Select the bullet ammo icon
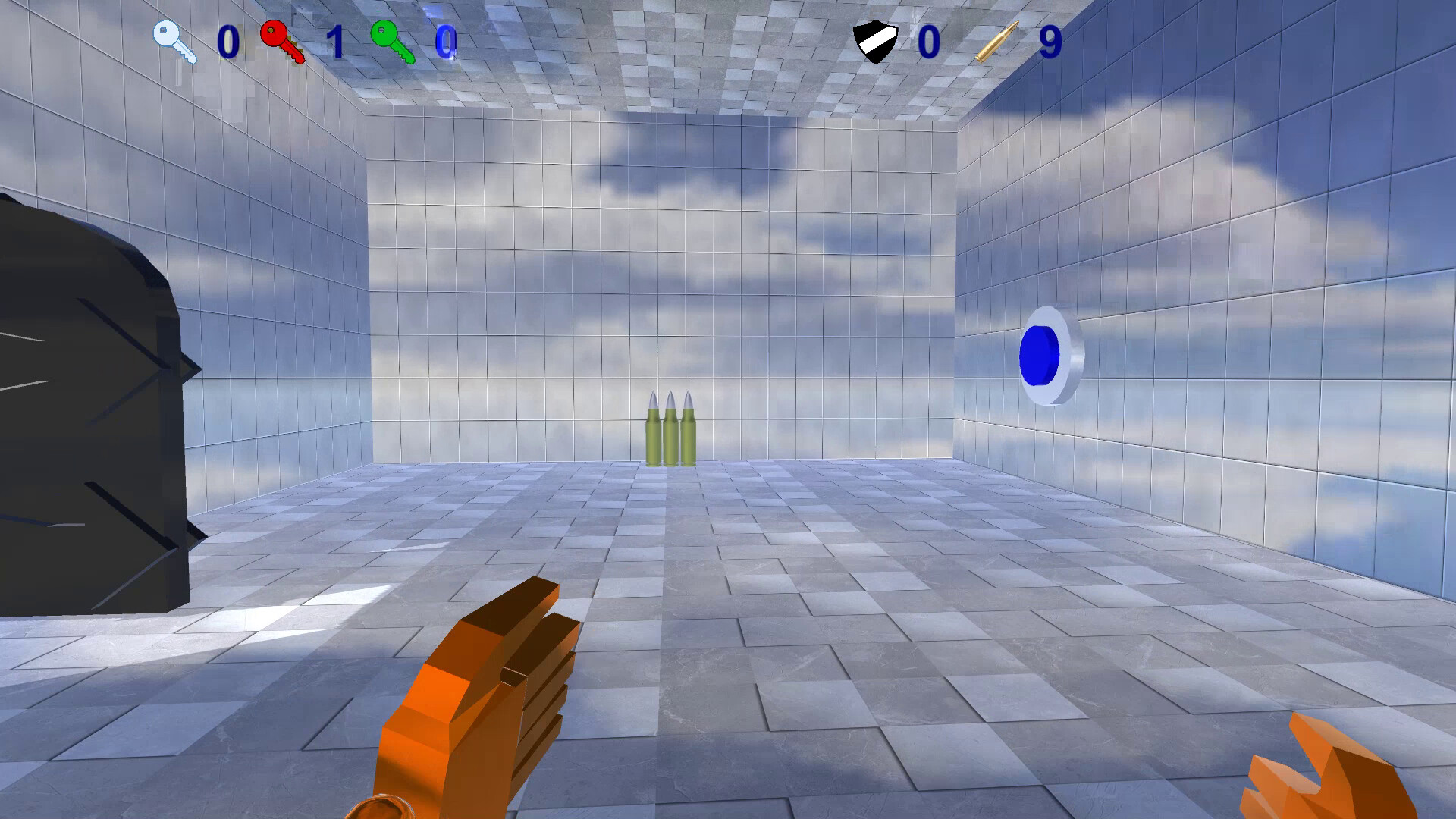Viewport: 1456px width, 819px height. [x=997, y=39]
